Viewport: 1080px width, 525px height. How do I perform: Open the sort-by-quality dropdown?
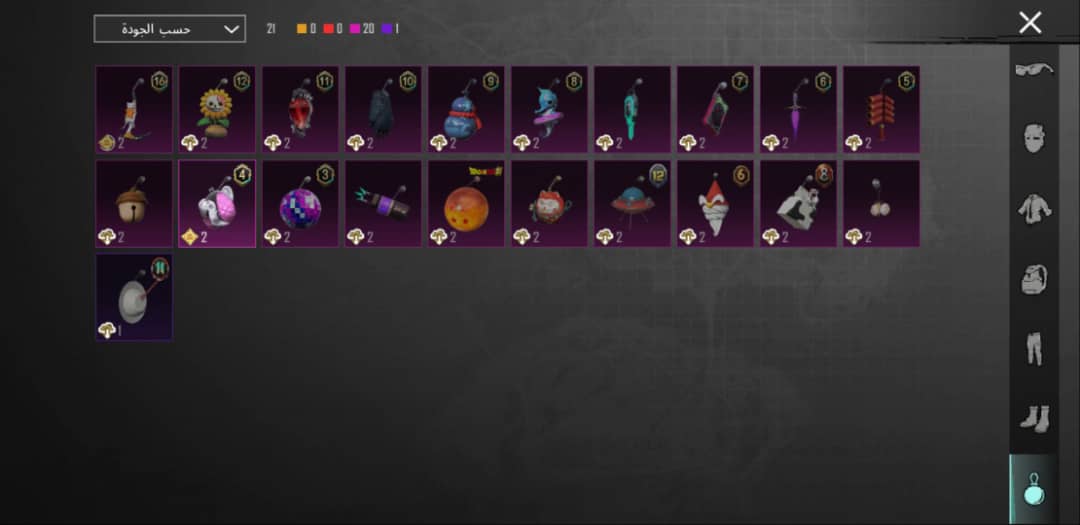(x=169, y=29)
